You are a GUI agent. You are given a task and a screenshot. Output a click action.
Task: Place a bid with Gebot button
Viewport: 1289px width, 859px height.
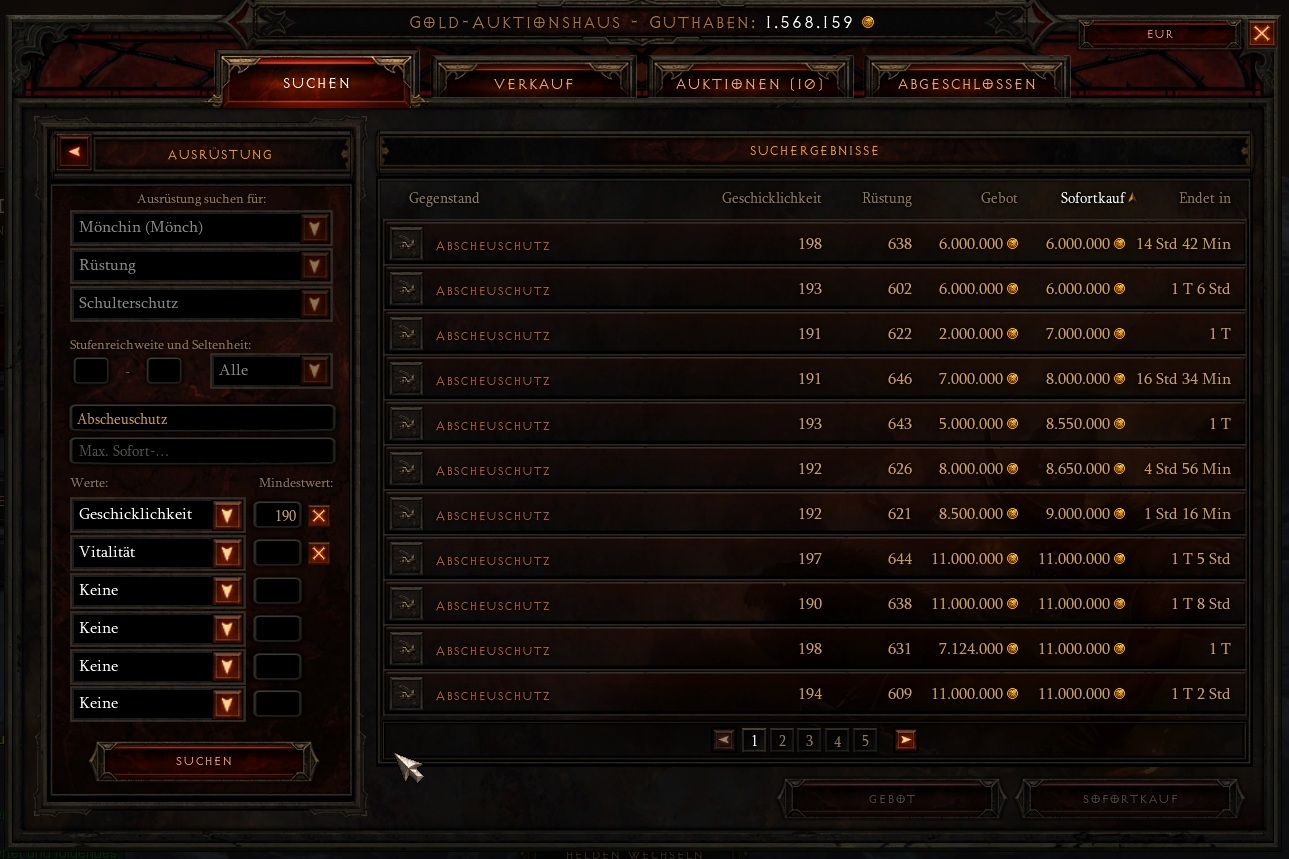tap(891, 799)
